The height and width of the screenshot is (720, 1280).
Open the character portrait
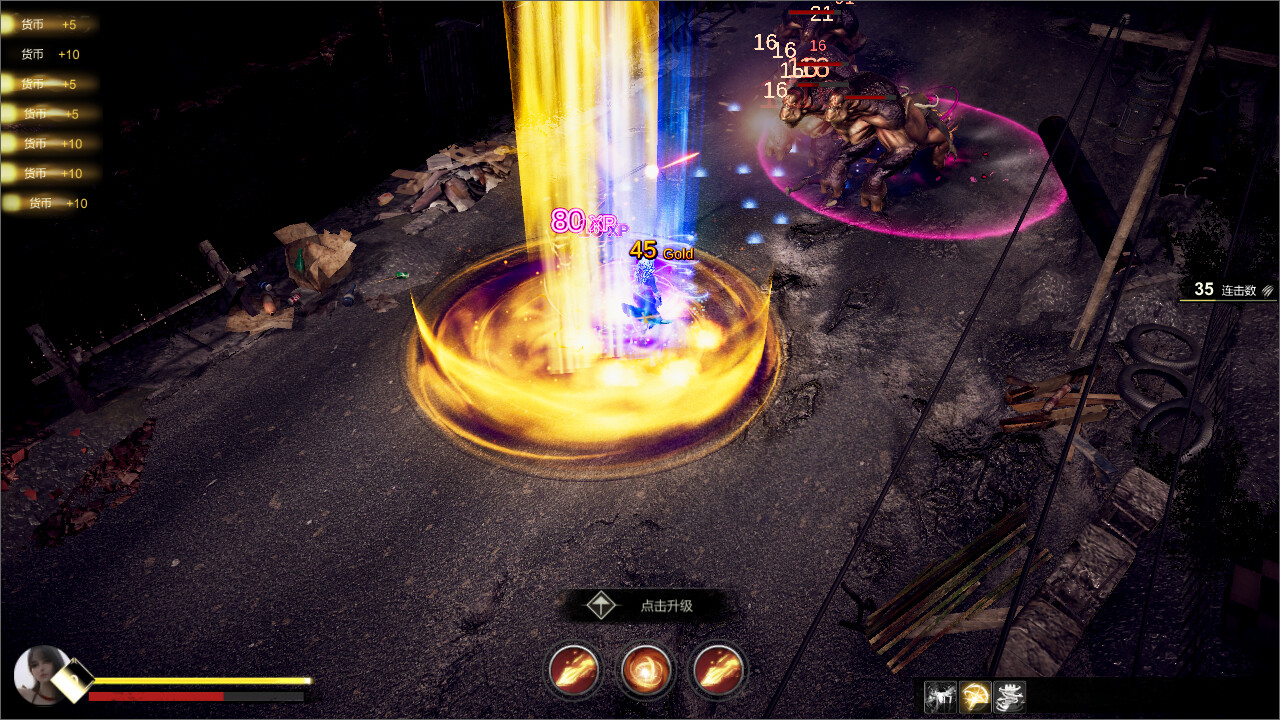pyautogui.click(x=42, y=674)
